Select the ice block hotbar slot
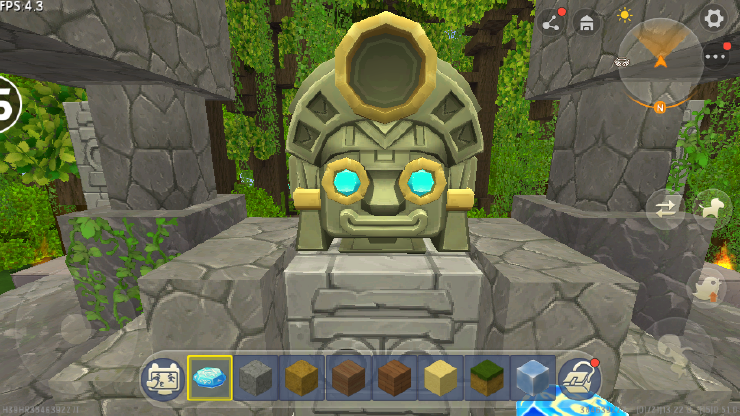Screen dimensions: 740x416 coord(532,377)
